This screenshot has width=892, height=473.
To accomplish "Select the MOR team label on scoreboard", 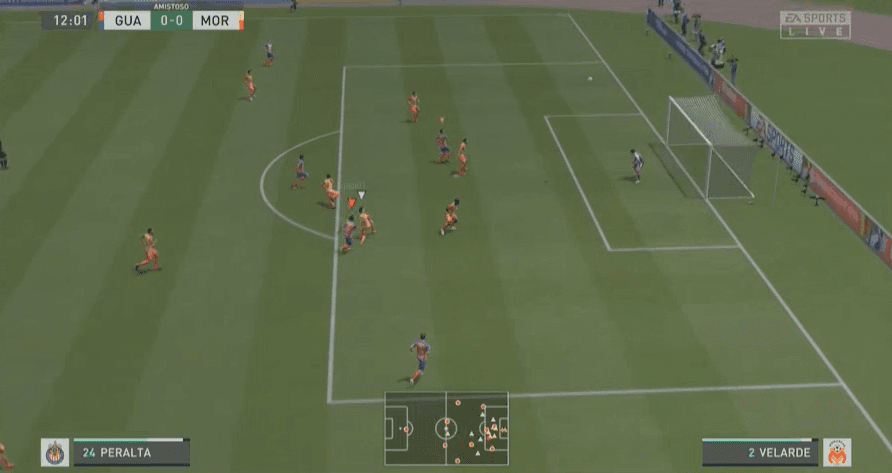I will (x=215, y=20).
